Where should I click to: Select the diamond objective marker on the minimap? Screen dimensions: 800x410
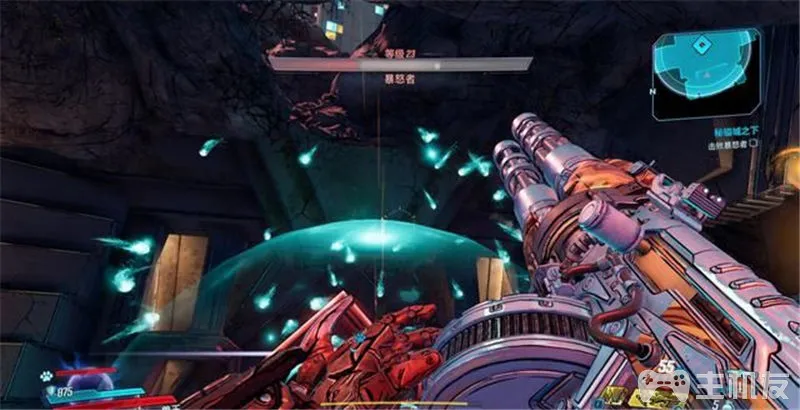pyautogui.click(x=703, y=46)
